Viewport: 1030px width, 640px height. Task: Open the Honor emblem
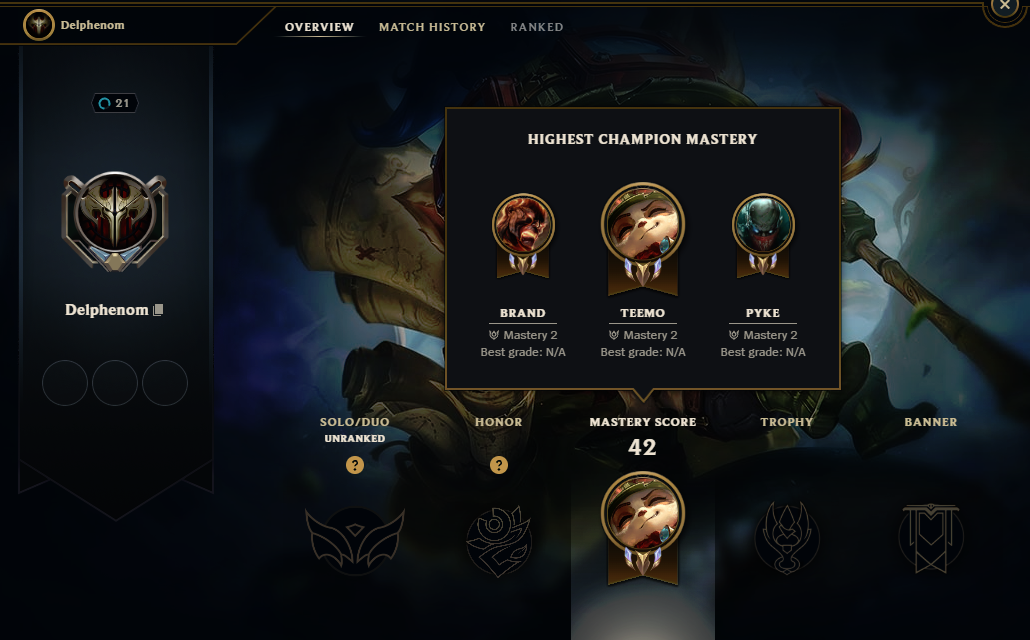point(499,541)
